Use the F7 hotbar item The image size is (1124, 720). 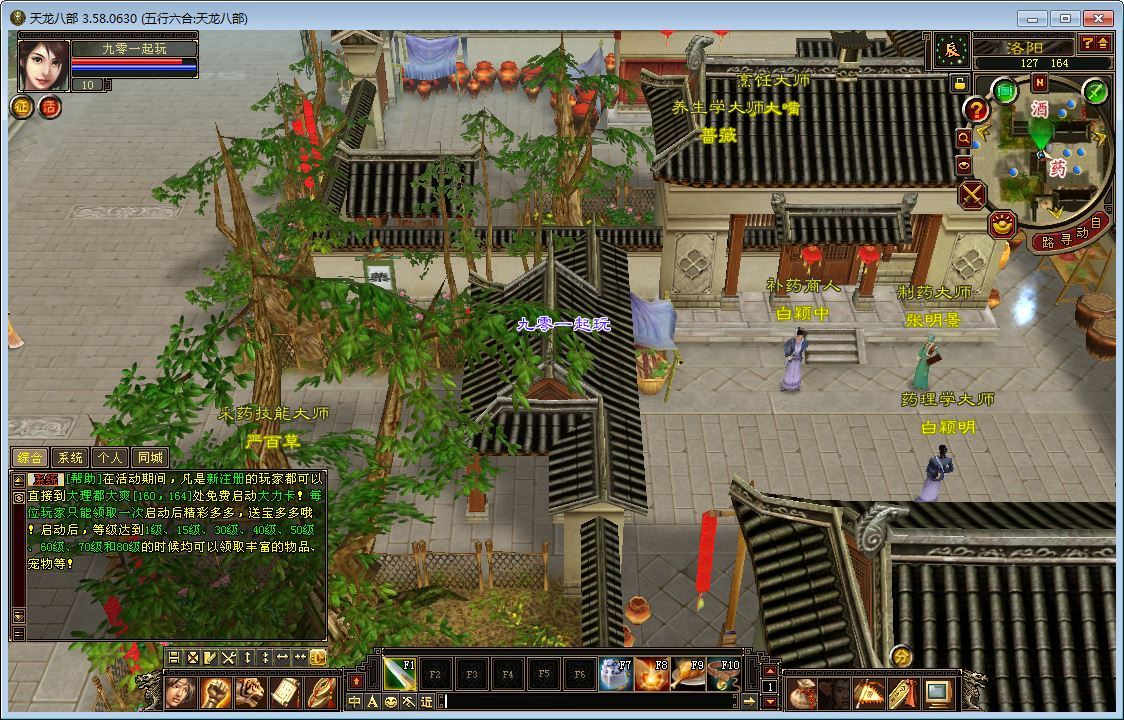pyautogui.click(x=616, y=675)
